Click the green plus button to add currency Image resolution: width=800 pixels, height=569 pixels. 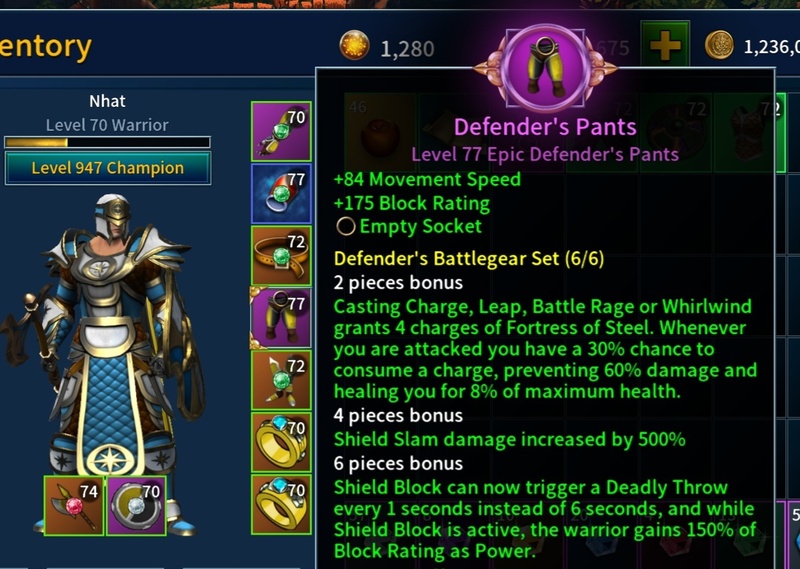tap(665, 45)
